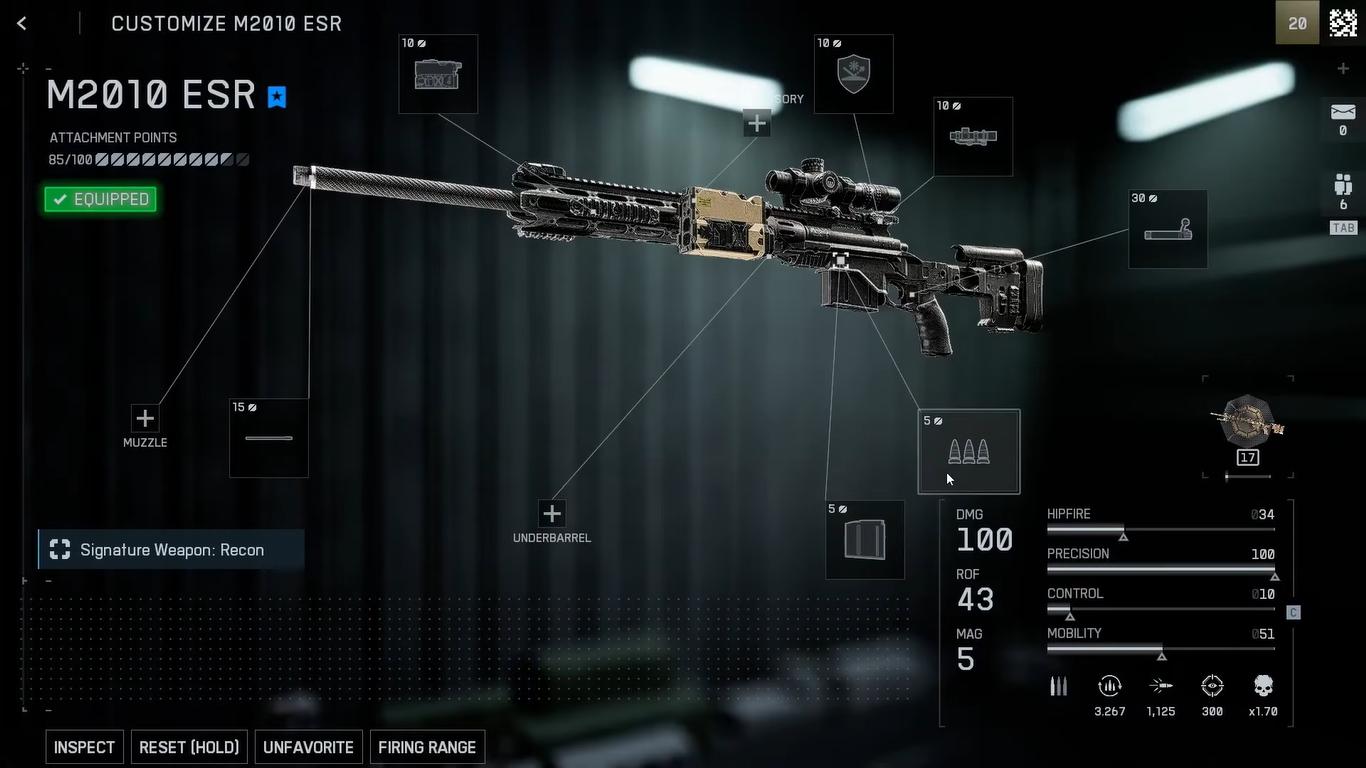Click the Signature Weapon: Recon label

click(x=171, y=550)
